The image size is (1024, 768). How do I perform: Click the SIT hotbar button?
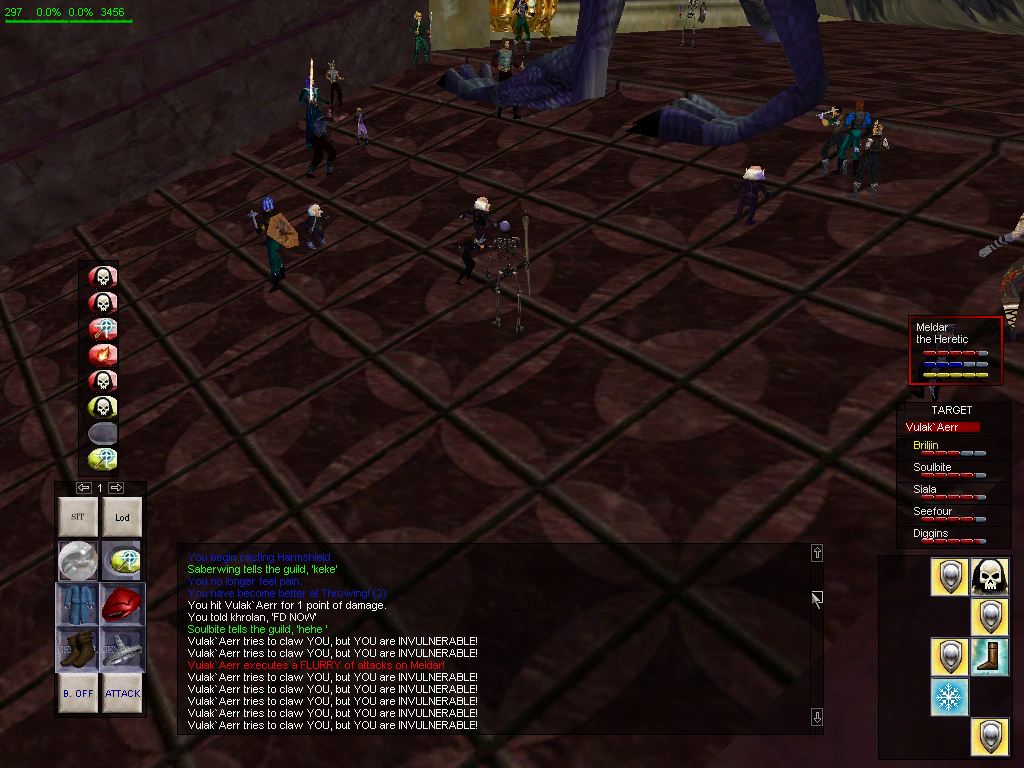pos(78,518)
